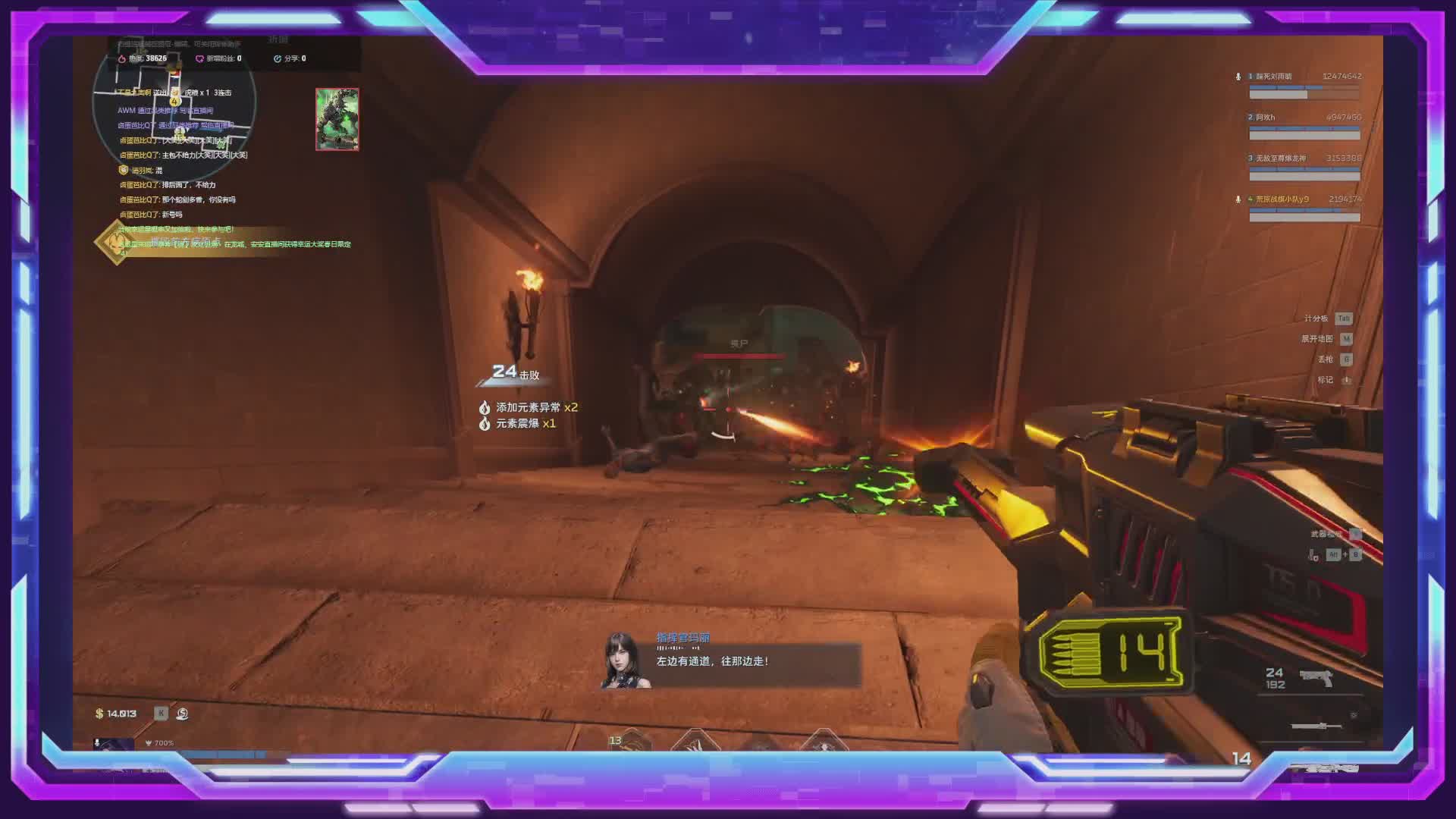Image resolution: width=1456 pixels, height=819 pixels.
Task: Open the coin shop icon beside money
Action: pos(182,714)
